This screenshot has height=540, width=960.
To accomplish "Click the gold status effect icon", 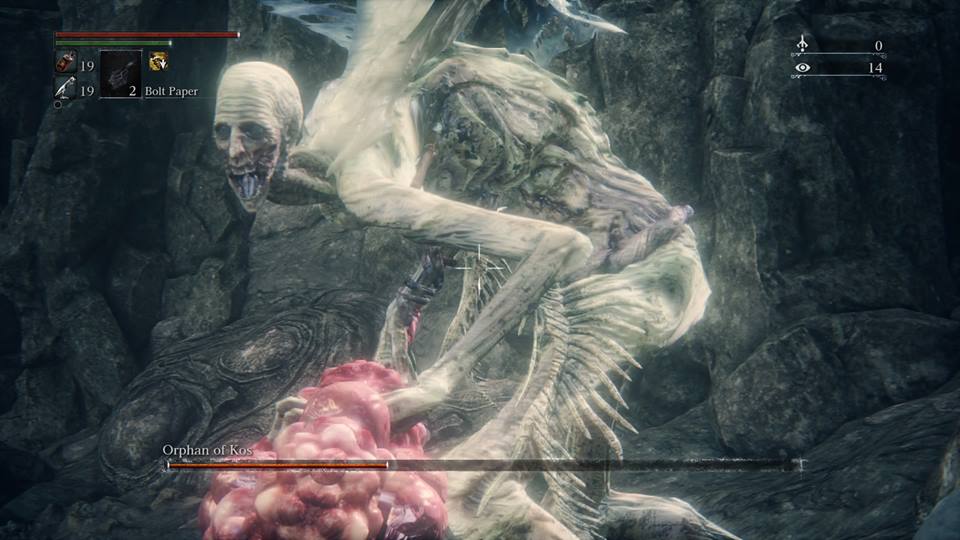I will [158, 62].
